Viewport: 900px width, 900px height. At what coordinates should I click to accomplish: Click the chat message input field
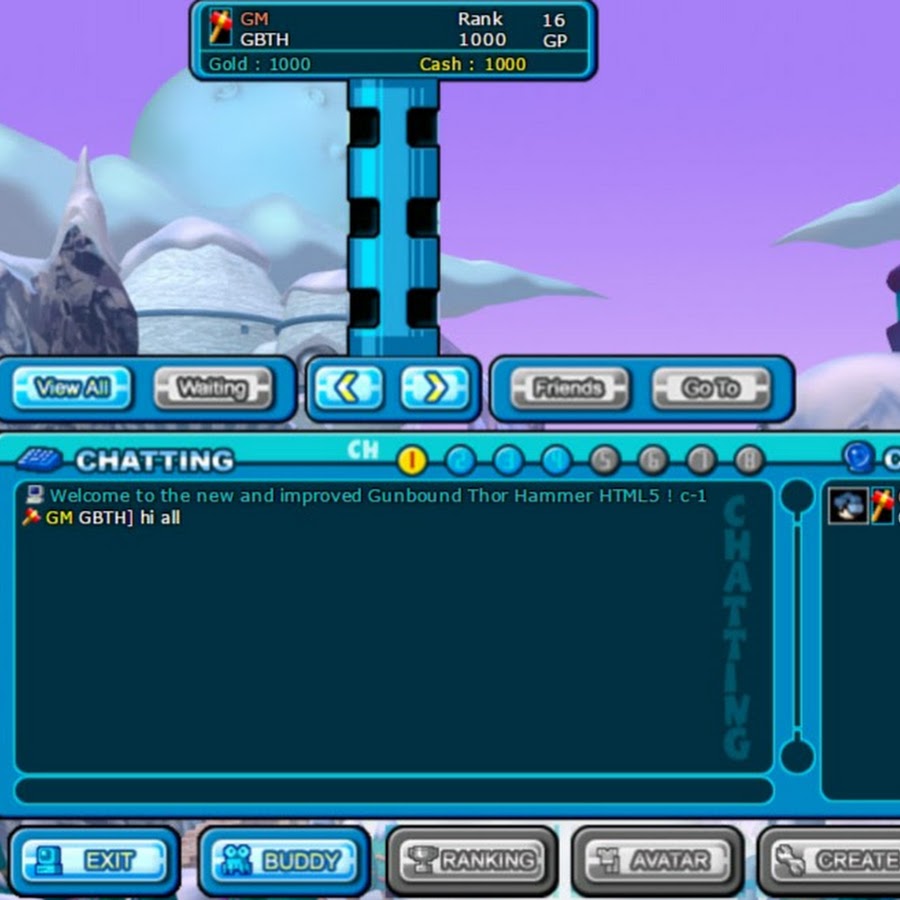click(393, 790)
